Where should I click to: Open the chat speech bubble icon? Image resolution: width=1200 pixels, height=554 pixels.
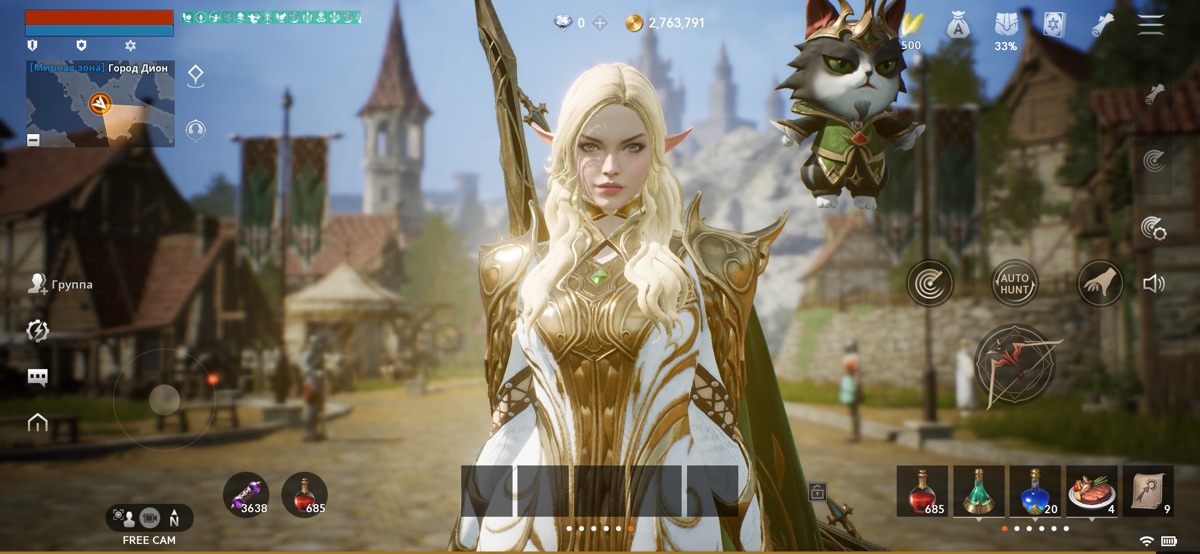tap(38, 377)
